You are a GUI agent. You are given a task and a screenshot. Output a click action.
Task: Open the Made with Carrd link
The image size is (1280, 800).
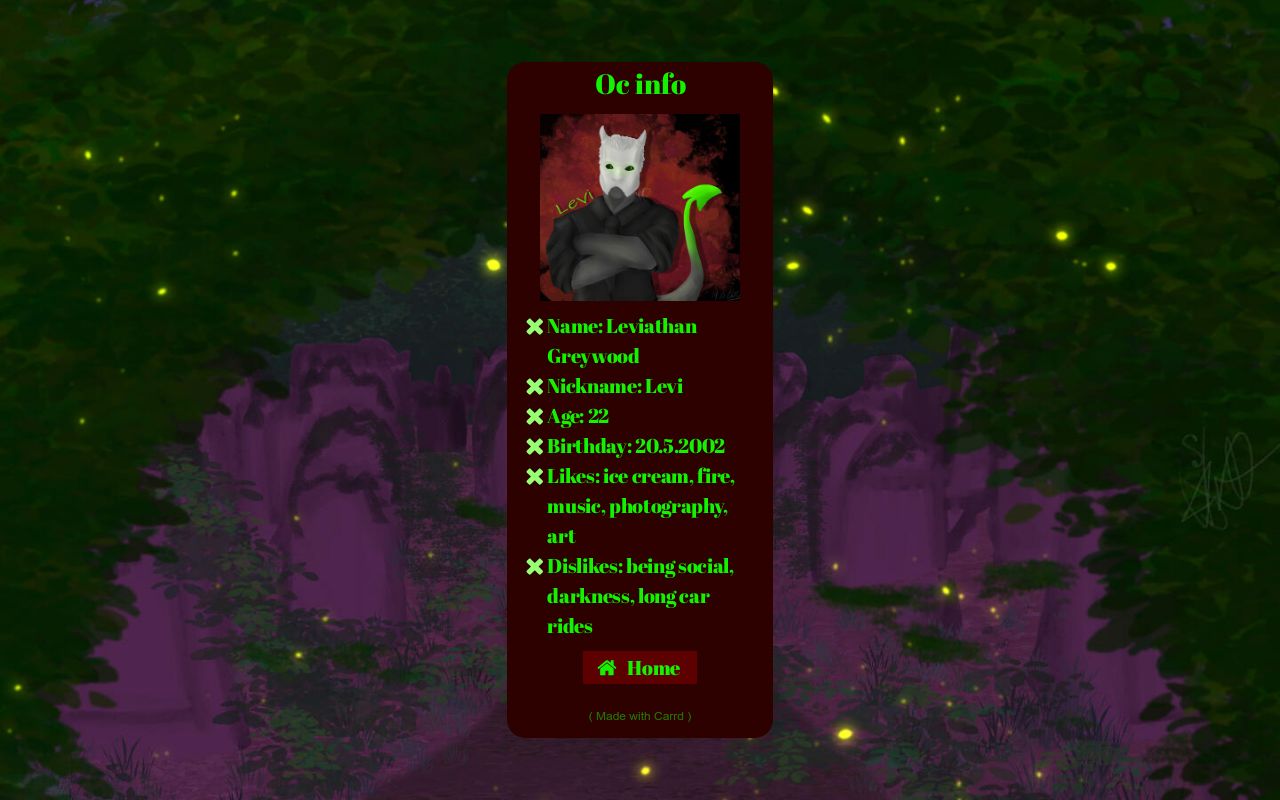click(x=640, y=716)
